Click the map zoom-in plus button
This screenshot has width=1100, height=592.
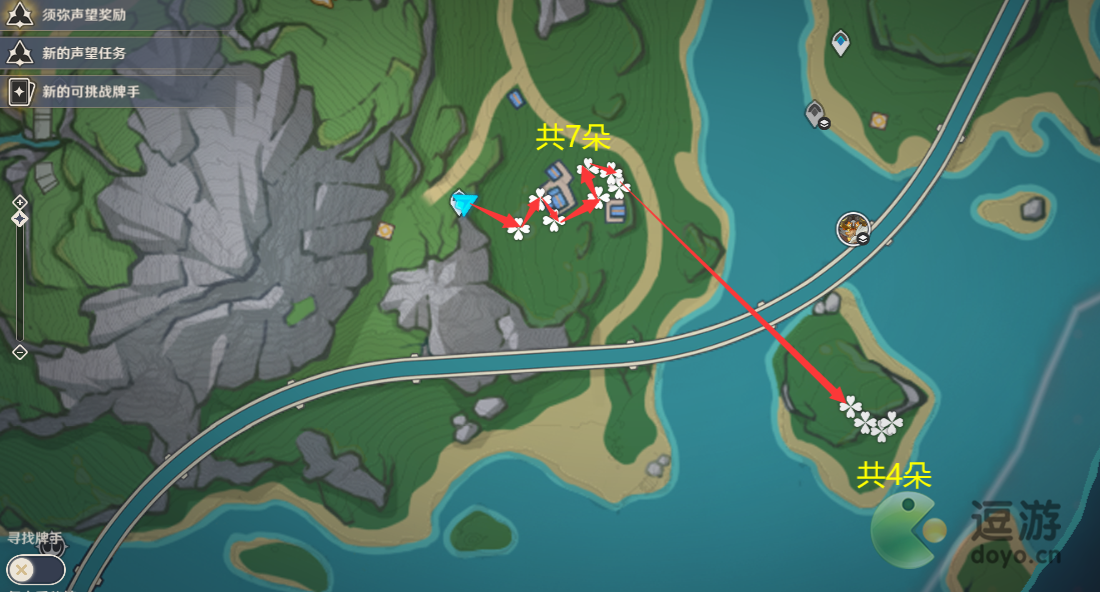click(x=19, y=202)
